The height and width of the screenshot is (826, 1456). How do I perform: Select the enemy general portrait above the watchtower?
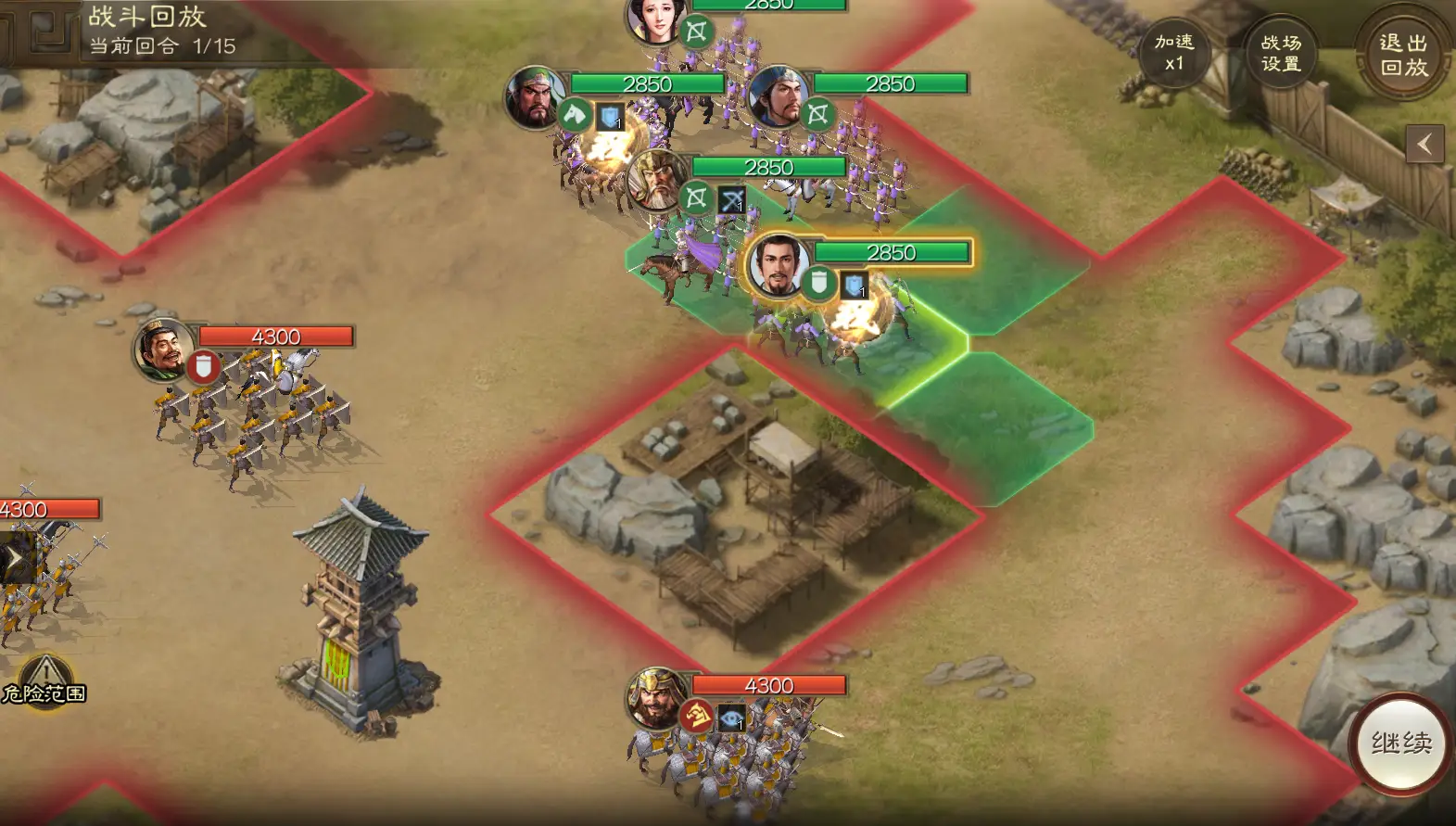[x=164, y=349]
